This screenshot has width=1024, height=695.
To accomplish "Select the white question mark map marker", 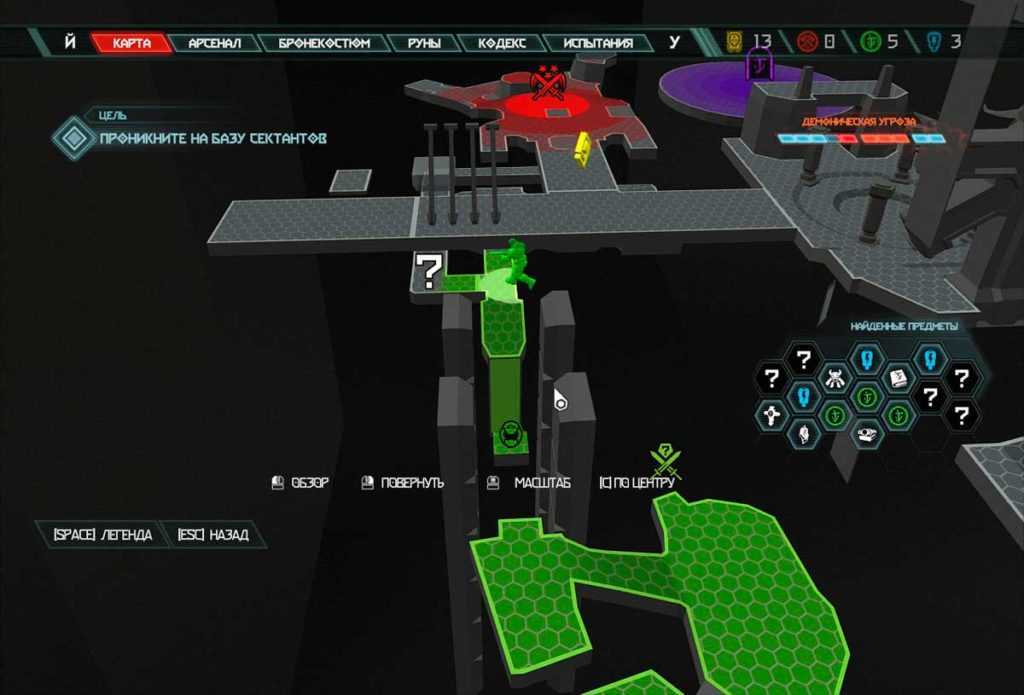I will pos(429,270).
